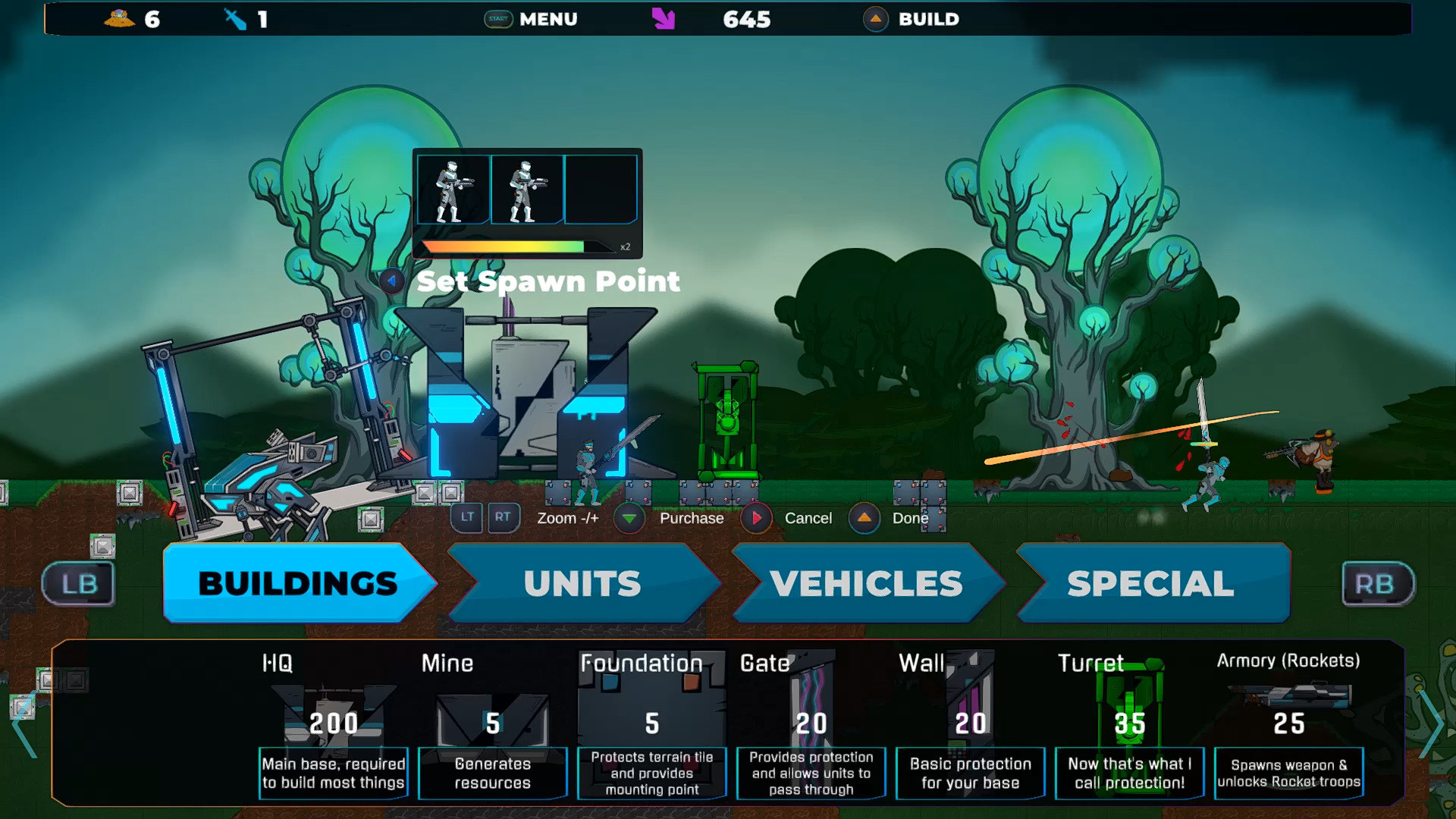Expand previous menu with the Set Spawn Point arrow
This screenshot has height=819, width=1456.
click(392, 281)
